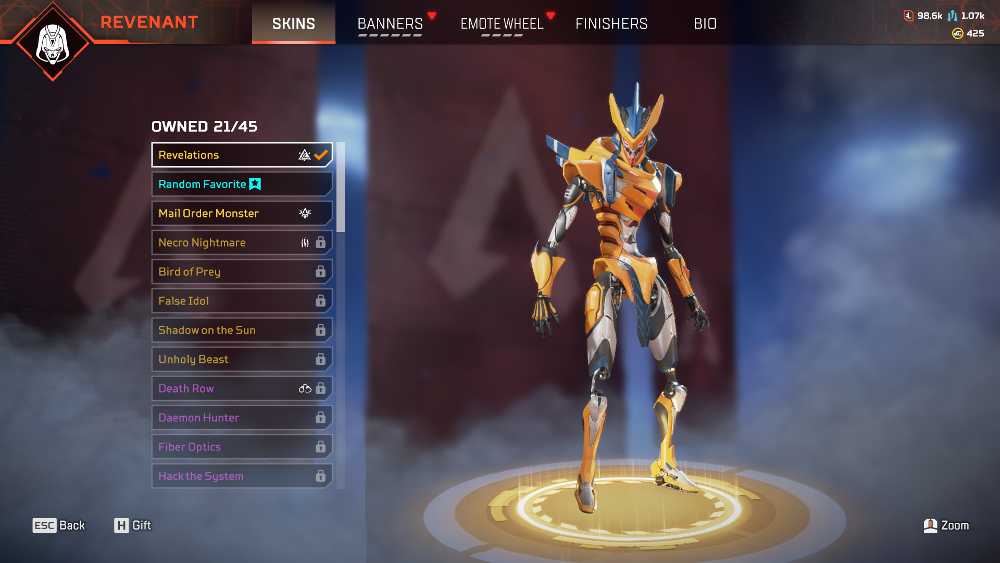Choose the Random Favorite option
1000x563 pixels.
tap(242, 184)
